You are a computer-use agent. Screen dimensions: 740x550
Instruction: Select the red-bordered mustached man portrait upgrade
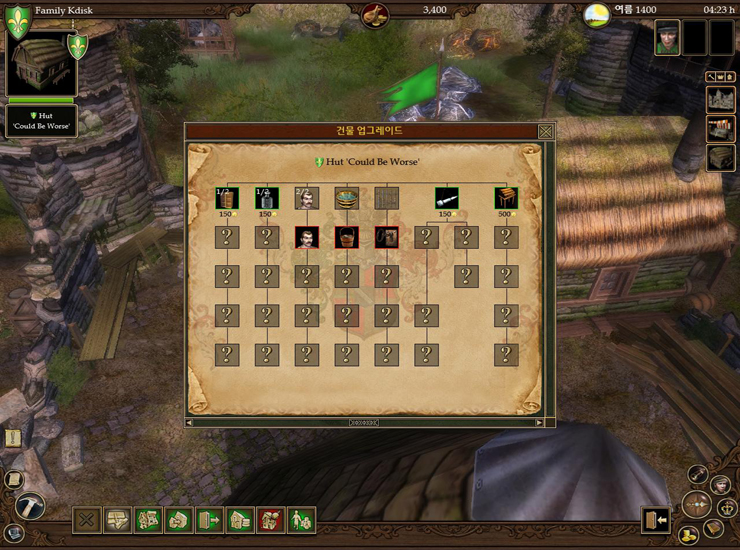(x=307, y=237)
